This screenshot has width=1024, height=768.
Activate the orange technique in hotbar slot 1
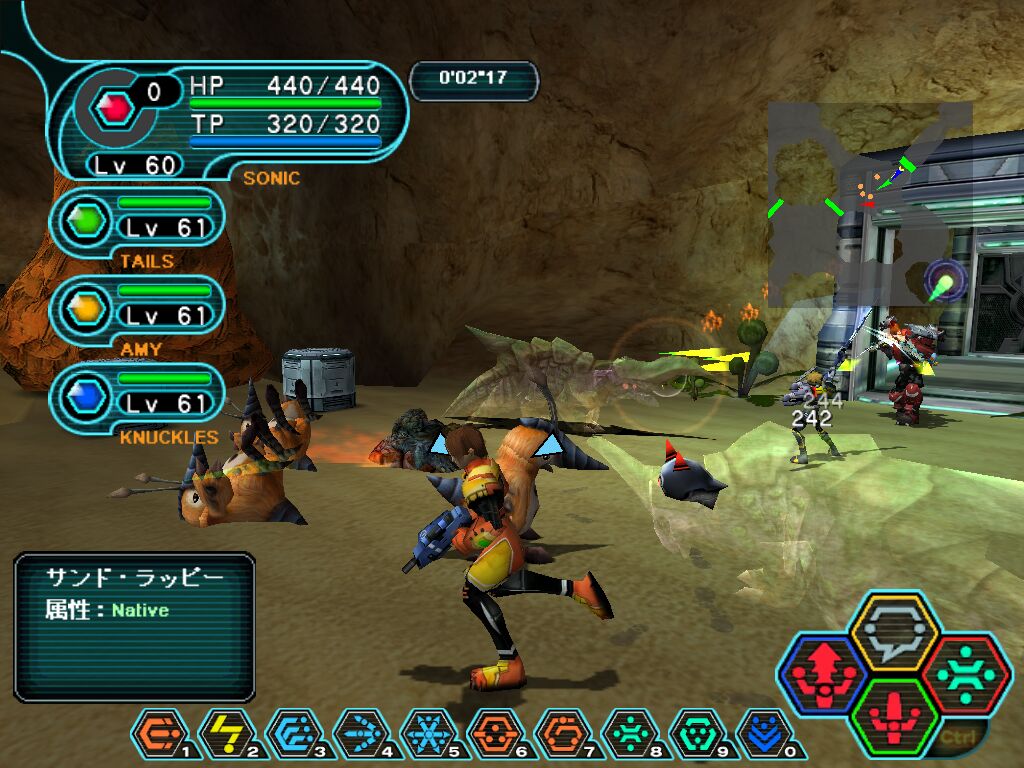click(x=159, y=733)
